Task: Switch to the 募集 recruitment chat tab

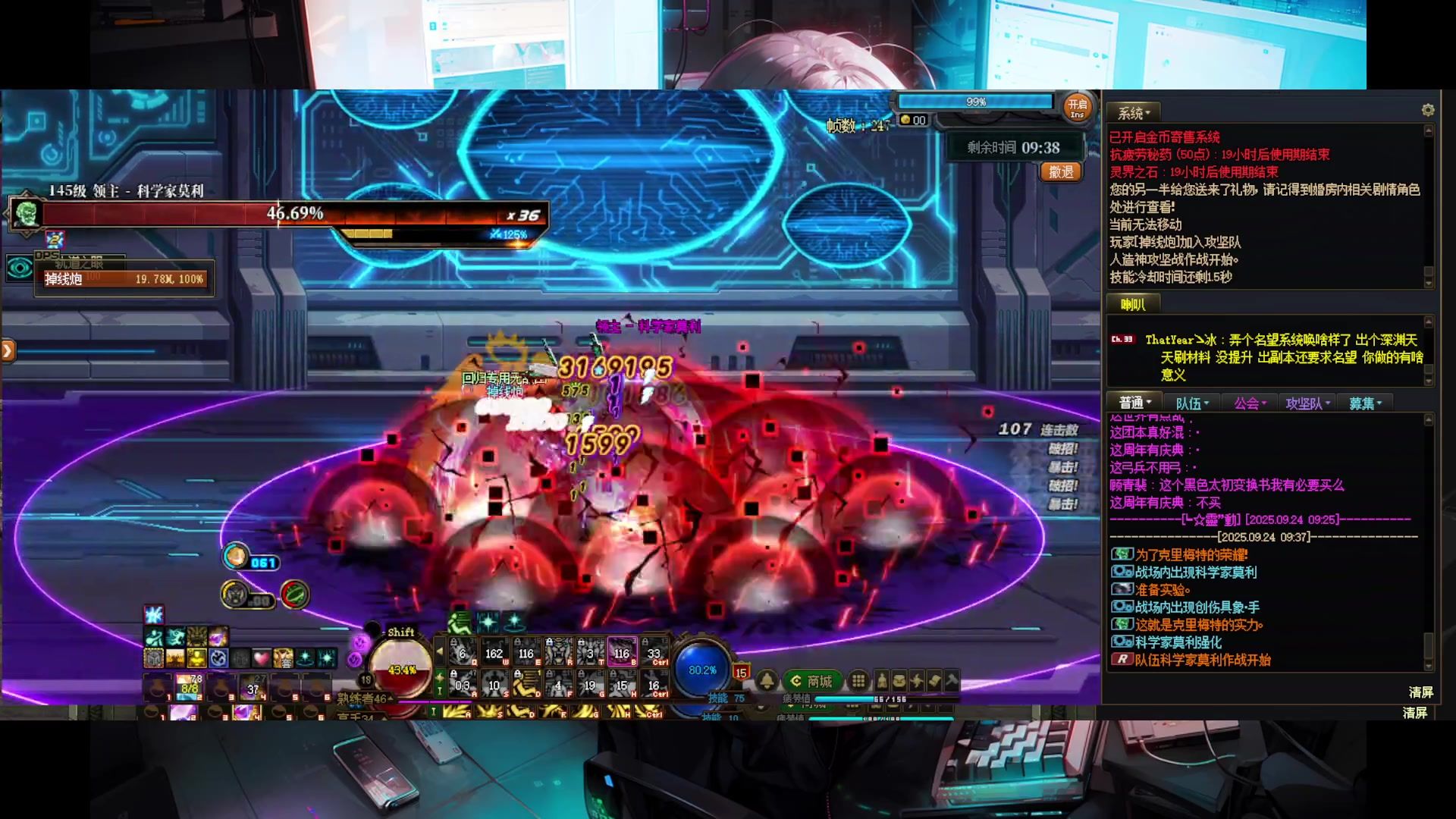Action: tap(1365, 403)
